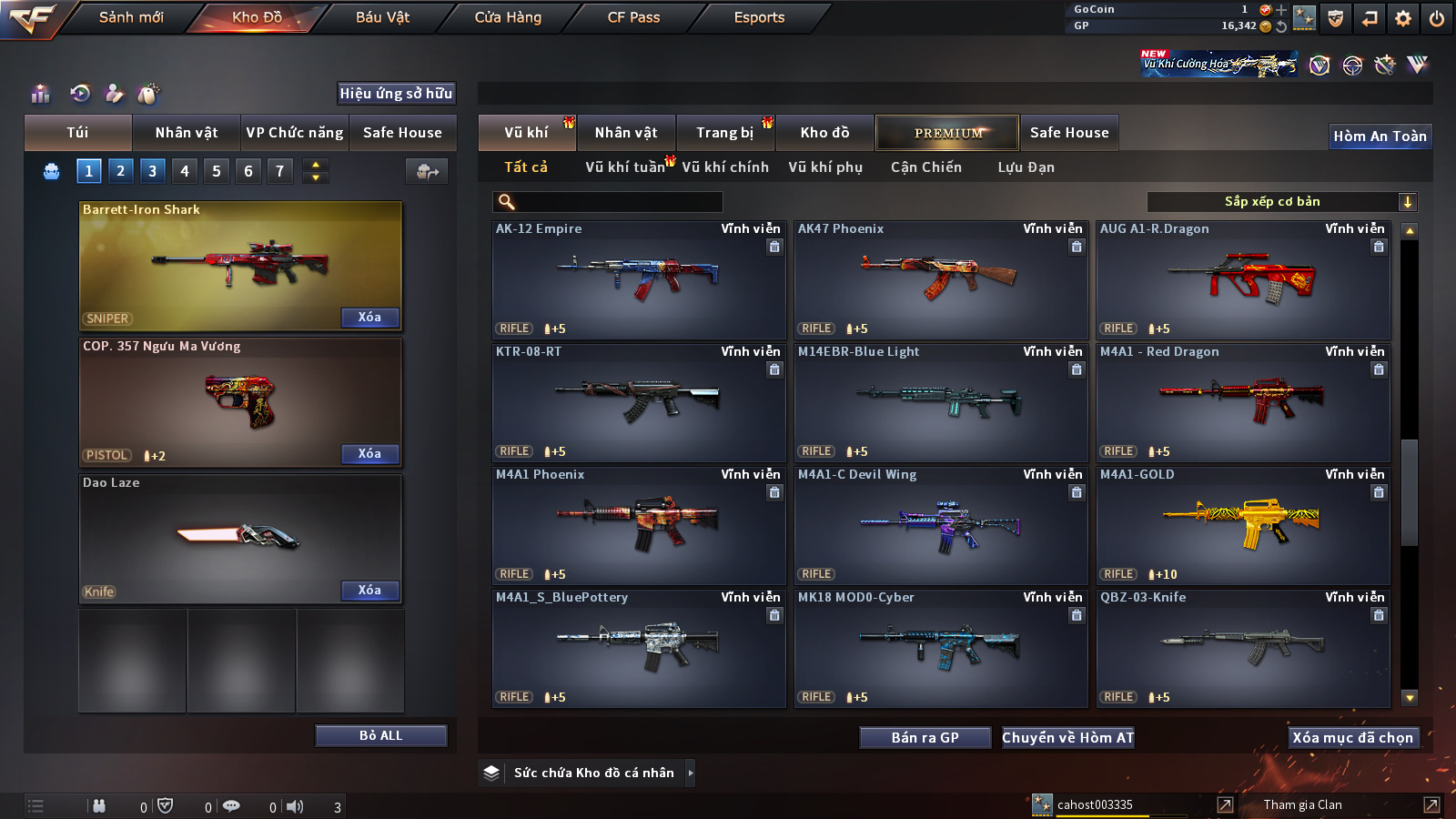Screen dimensions: 1456x819
Task: Open the CF Pass menu
Action: pos(633,17)
